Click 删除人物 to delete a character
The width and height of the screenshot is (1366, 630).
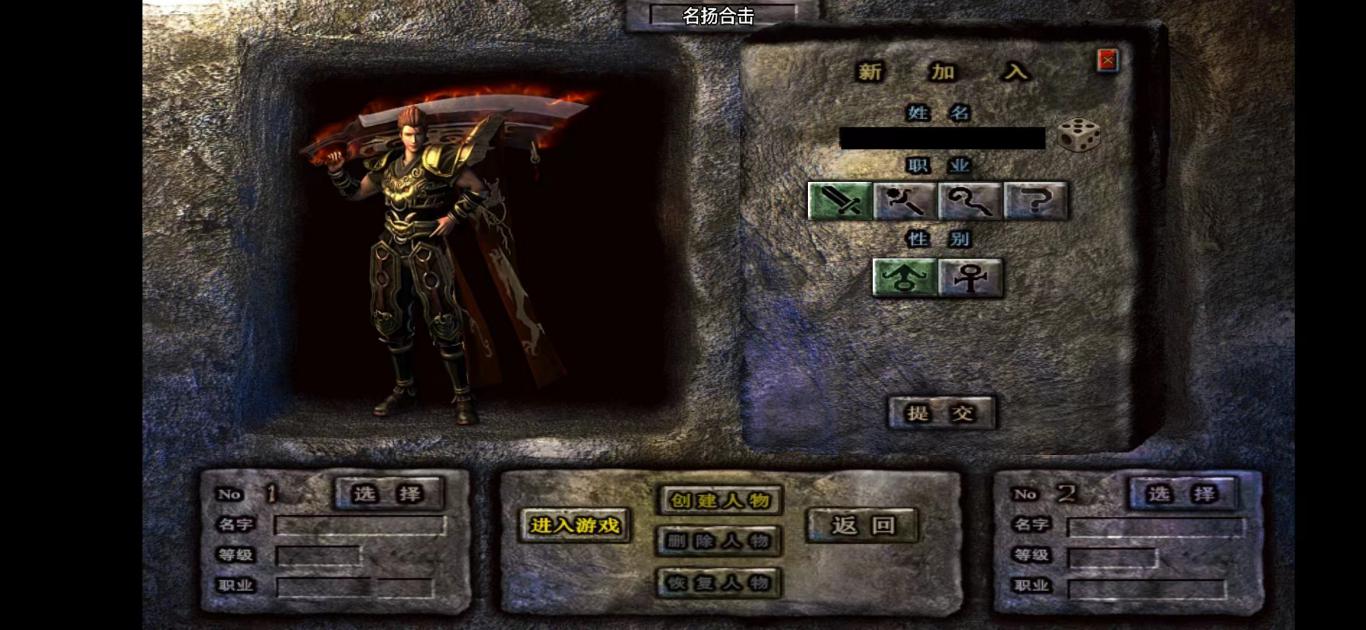720,541
